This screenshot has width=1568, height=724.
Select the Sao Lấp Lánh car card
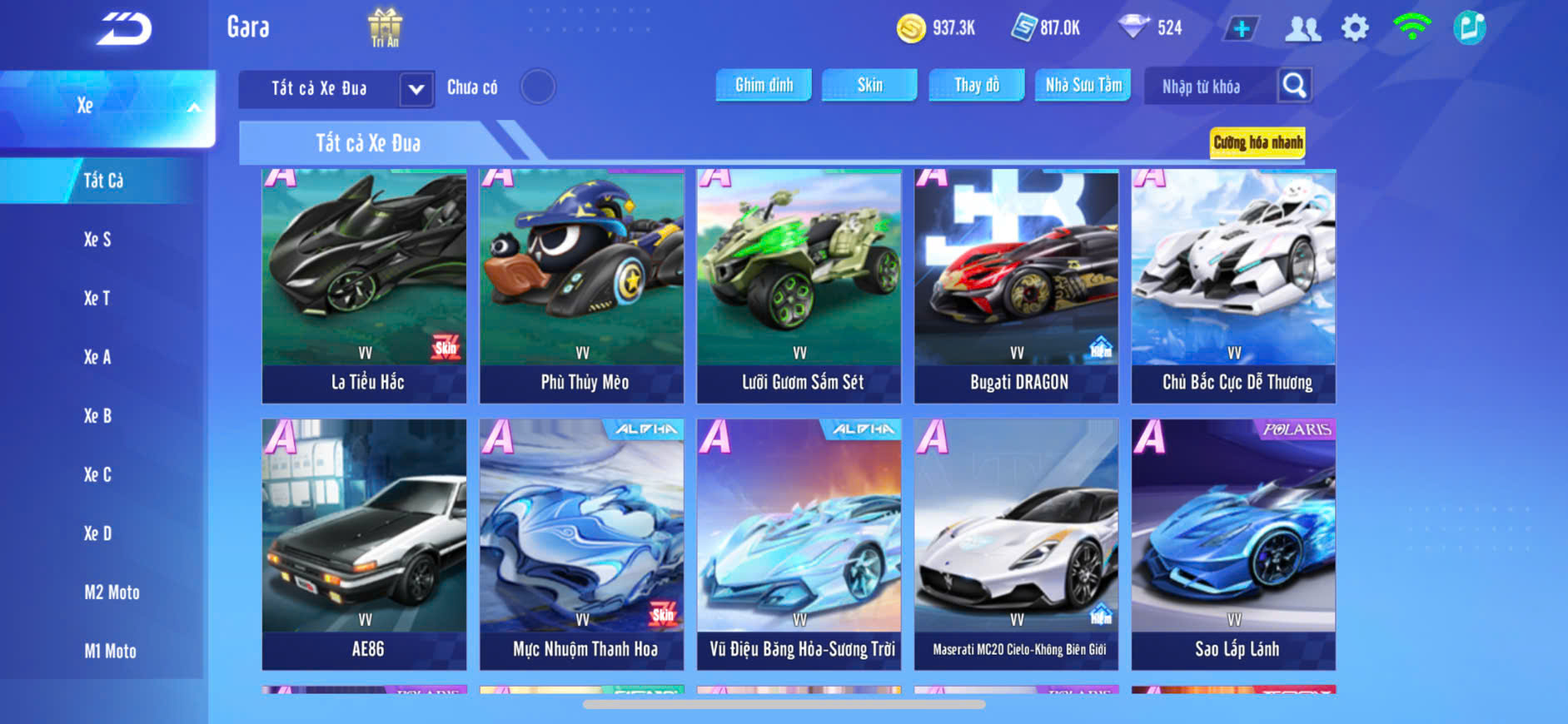(x=1233, y=544)
